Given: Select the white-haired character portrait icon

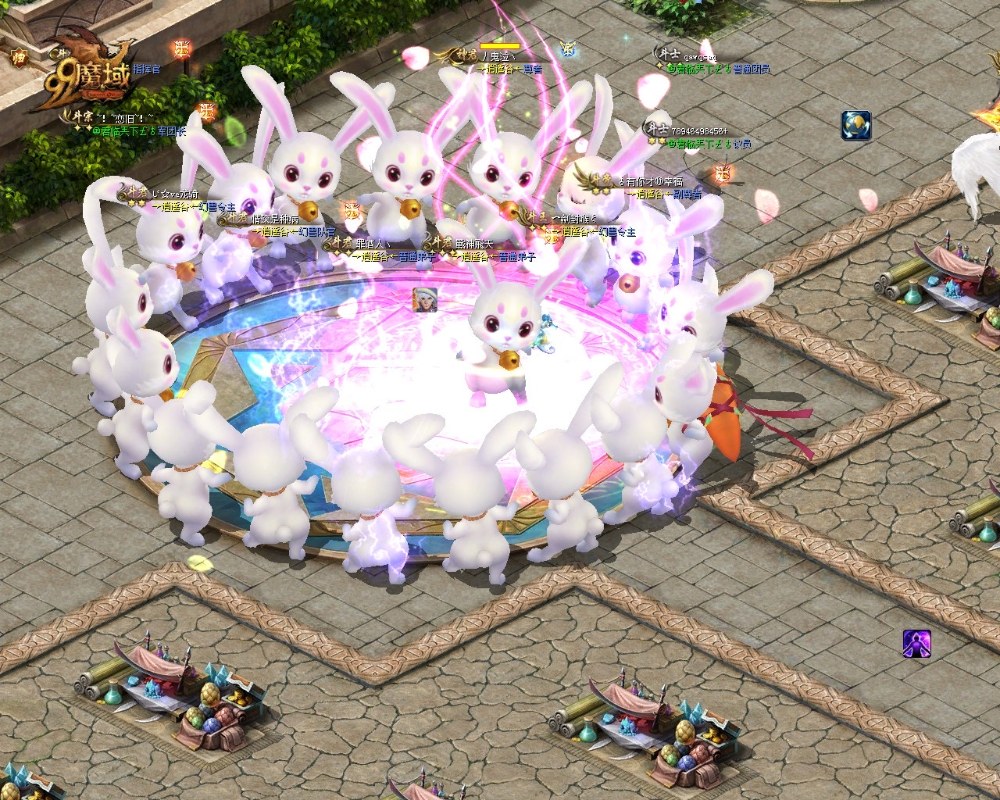Looking at the screenshot, I should pyautogui.click(x=425, y=299).
